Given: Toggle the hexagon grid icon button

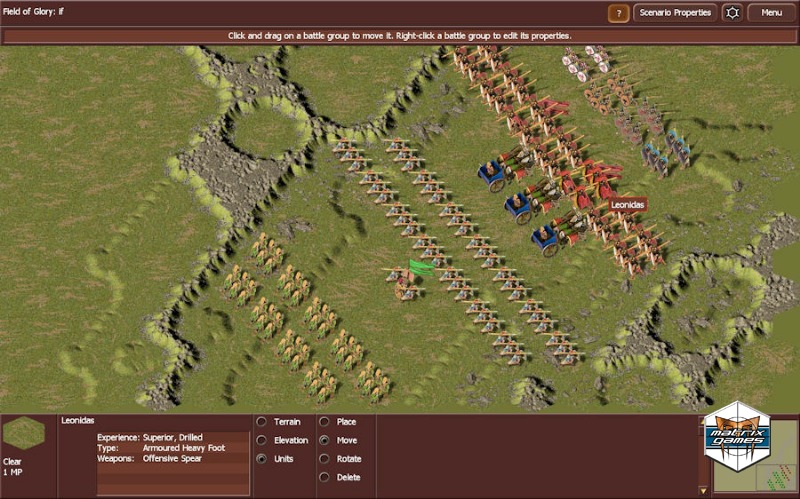Looking at the screenshot, I should tap(732, 13).
